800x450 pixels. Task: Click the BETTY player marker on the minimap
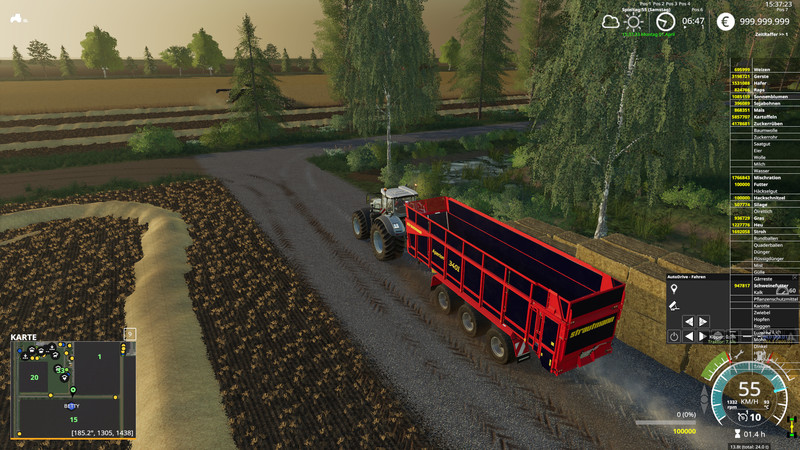click(71, 407)
